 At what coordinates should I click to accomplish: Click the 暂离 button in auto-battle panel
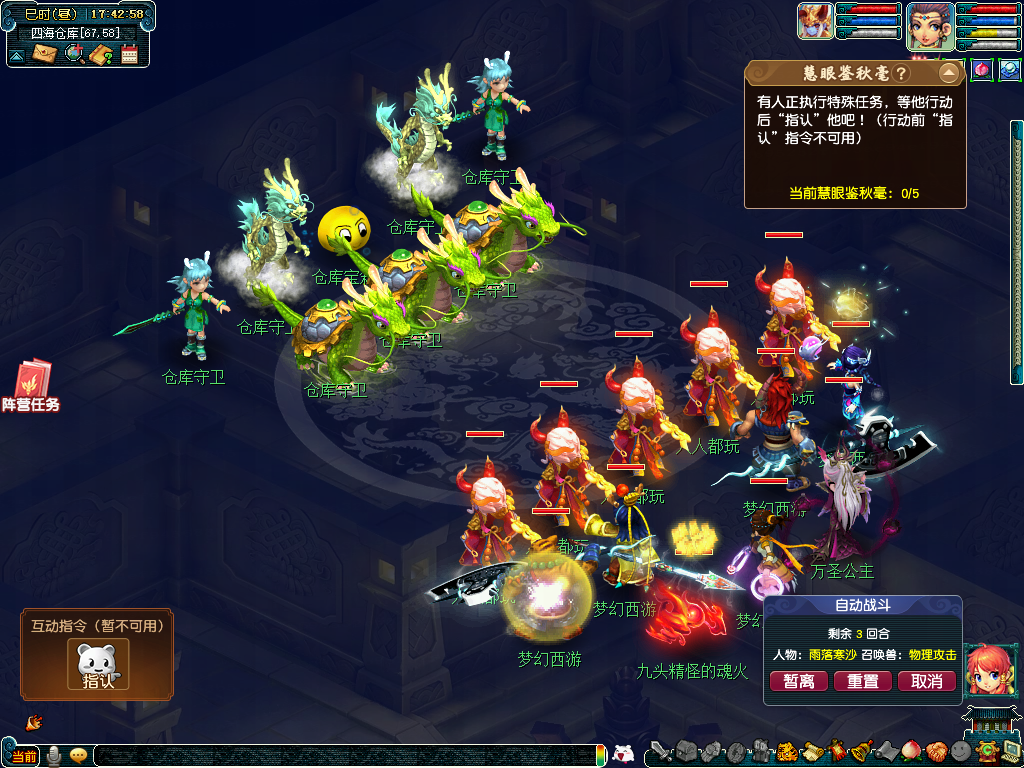pos(799,681)
